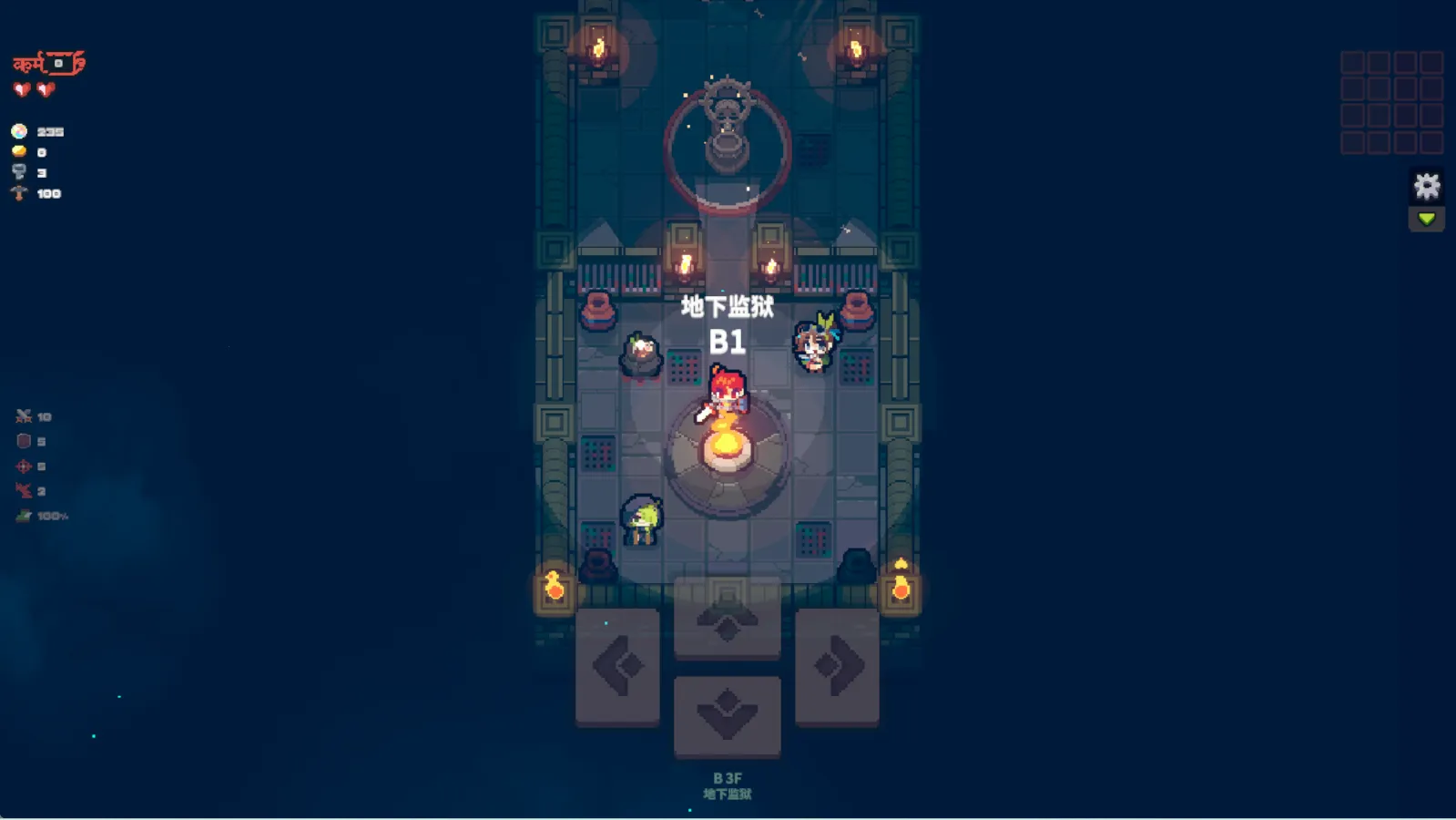
Task: Open the settings gear icon
Action: point(1427,186)
